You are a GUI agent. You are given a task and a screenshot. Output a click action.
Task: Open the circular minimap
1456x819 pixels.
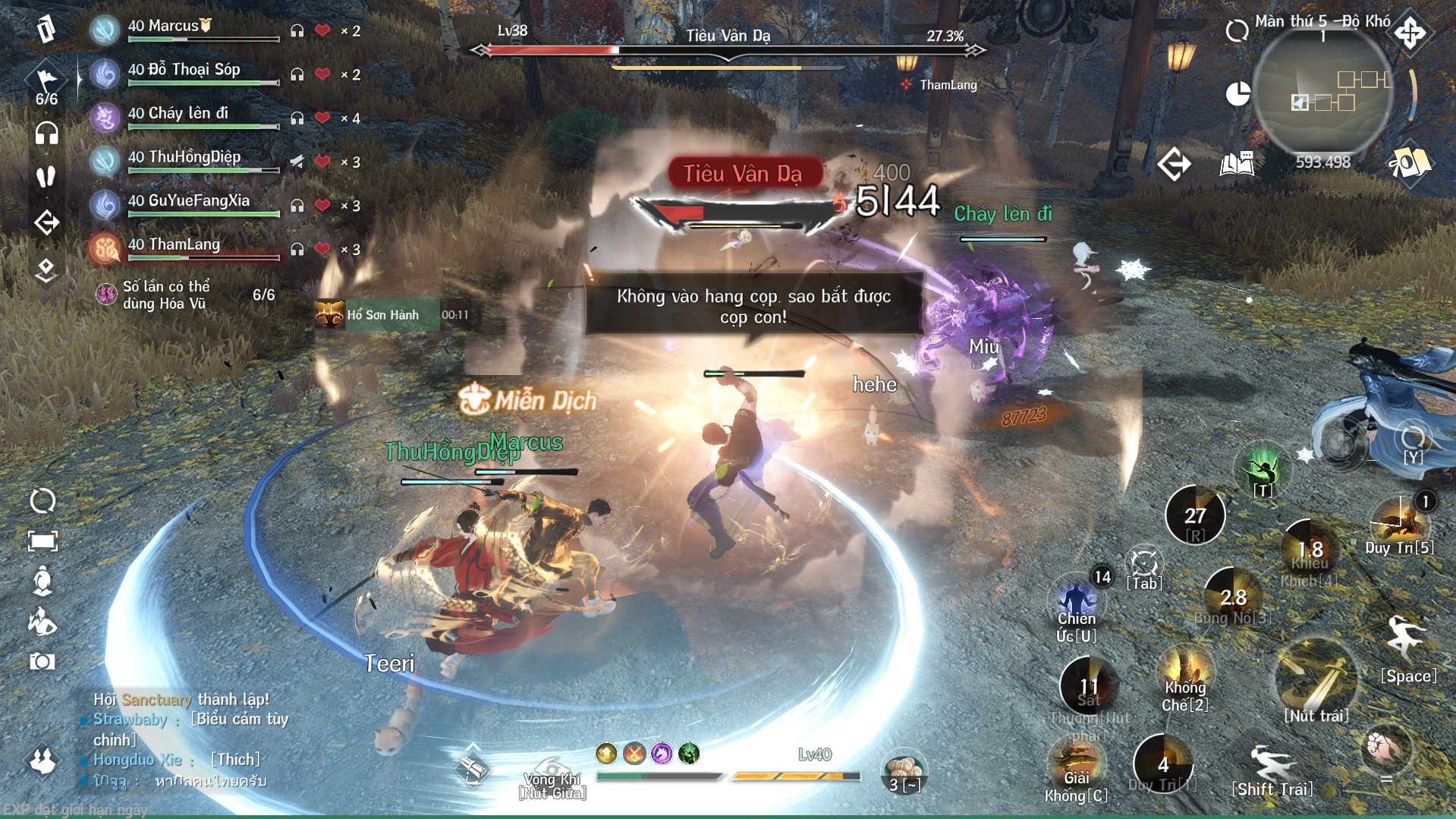(1322, 91)
